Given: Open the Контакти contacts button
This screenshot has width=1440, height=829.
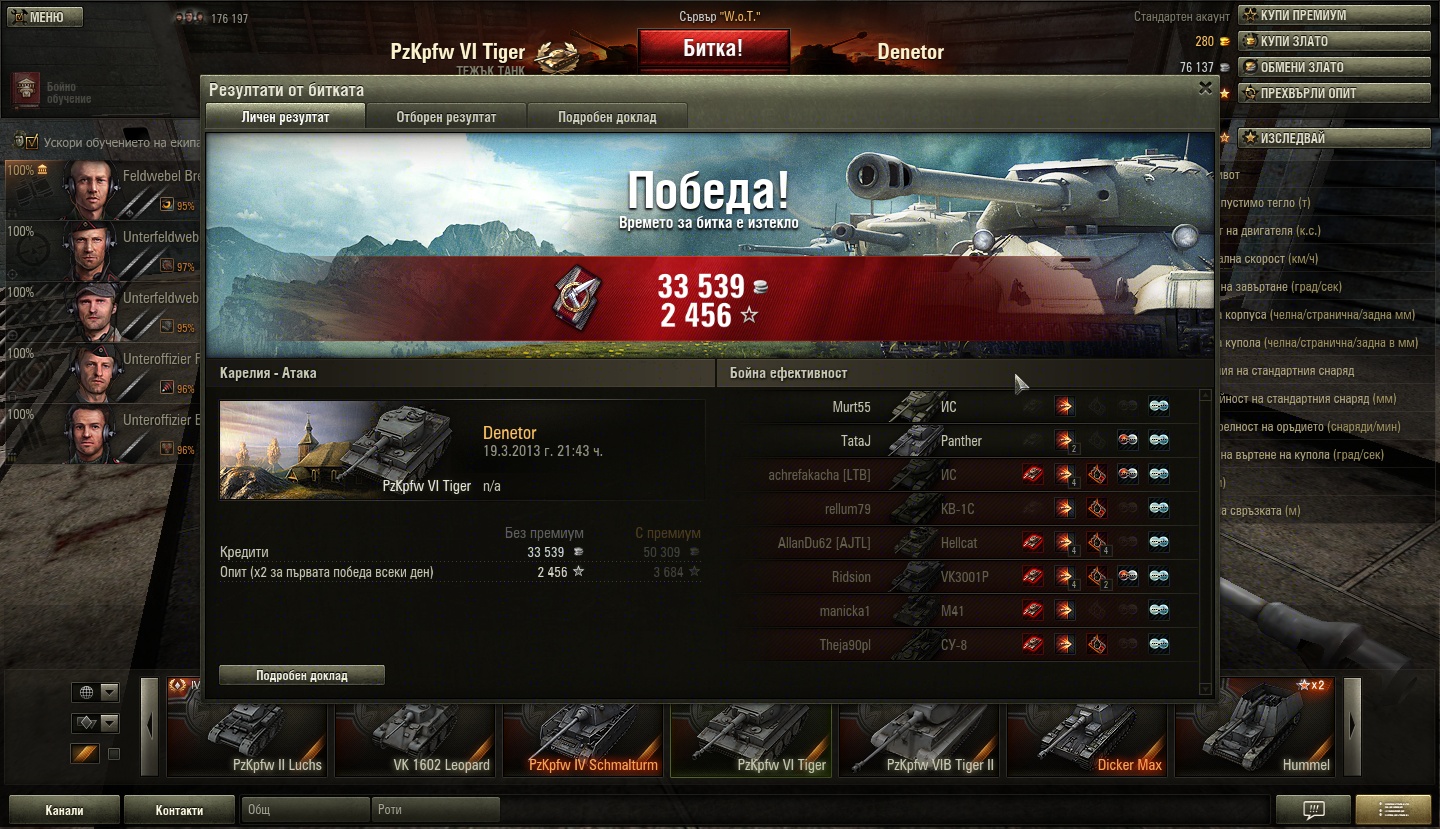Looking at the screenshot, I should (179, 810).
